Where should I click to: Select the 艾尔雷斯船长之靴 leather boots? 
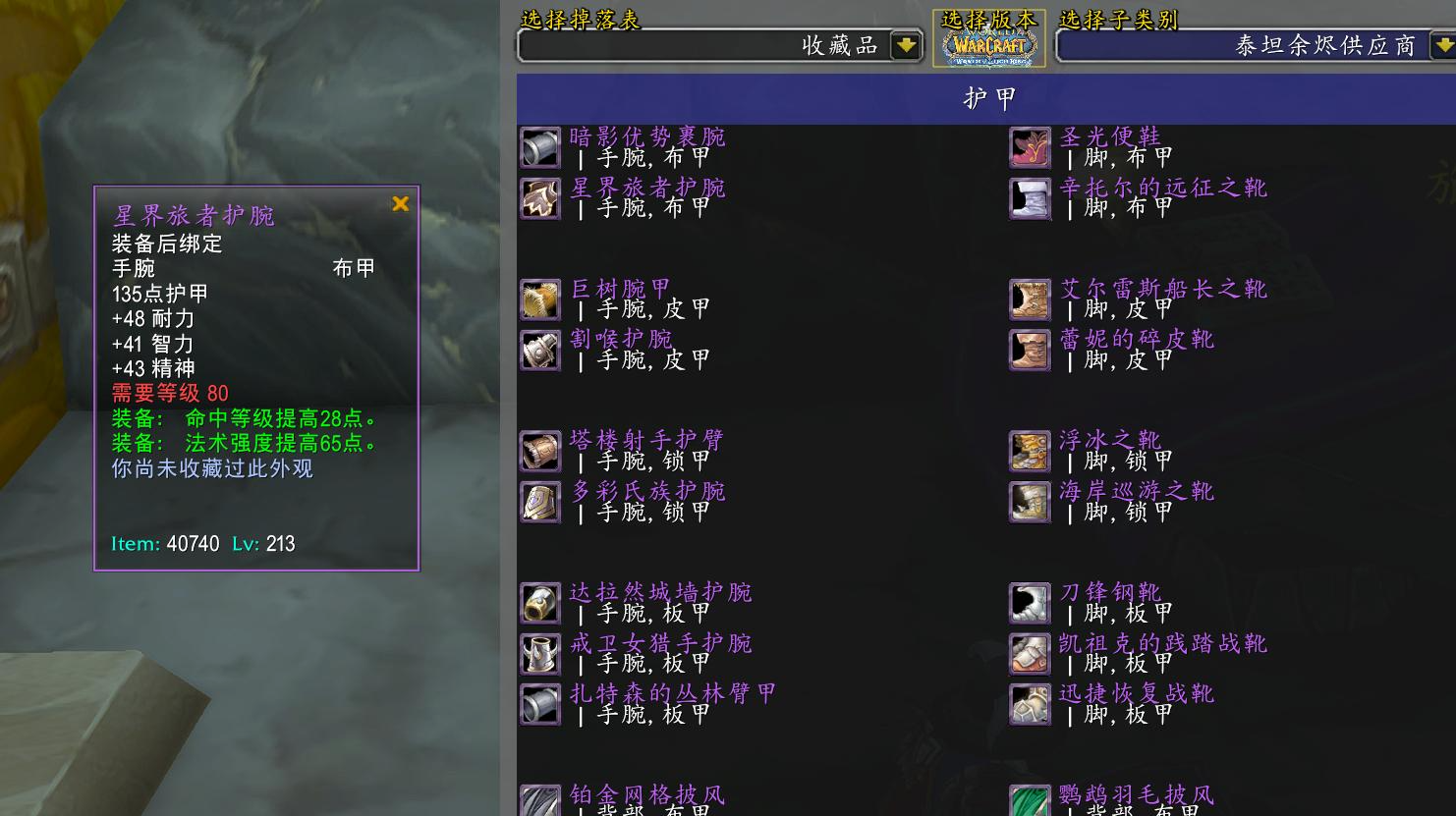tap(1162, 290)
